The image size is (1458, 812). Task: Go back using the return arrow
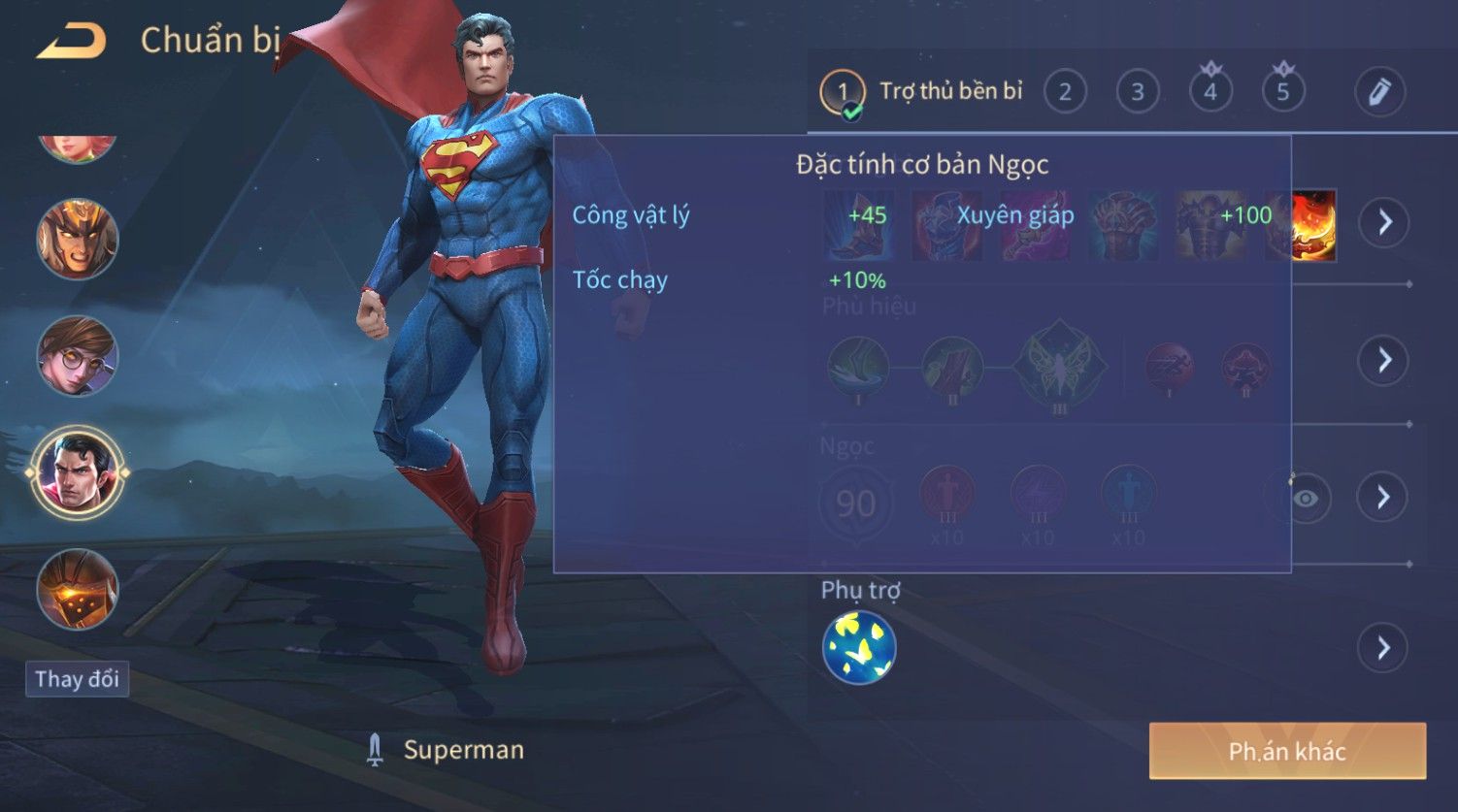pyautogui.click(x=71, y=41)
